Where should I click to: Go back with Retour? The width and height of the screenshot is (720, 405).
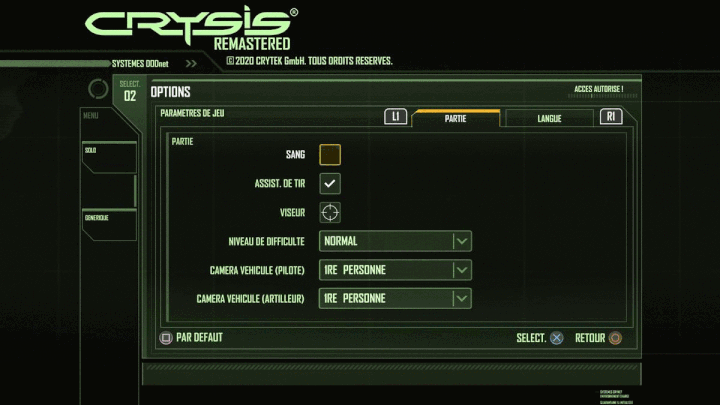(598, 338)
